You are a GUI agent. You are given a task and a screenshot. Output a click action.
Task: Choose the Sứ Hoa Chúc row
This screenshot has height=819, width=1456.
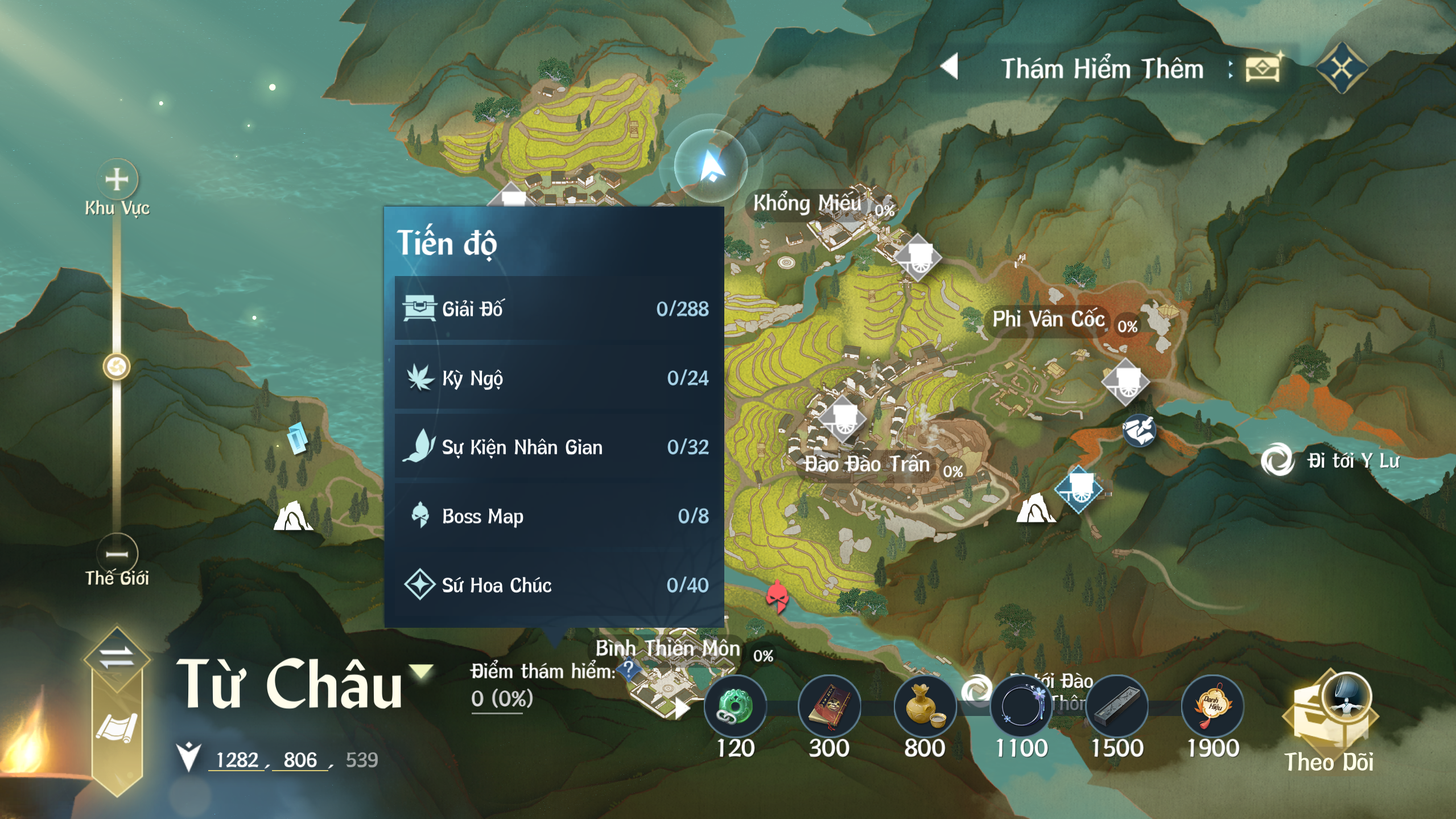click(x=555, y=585)
